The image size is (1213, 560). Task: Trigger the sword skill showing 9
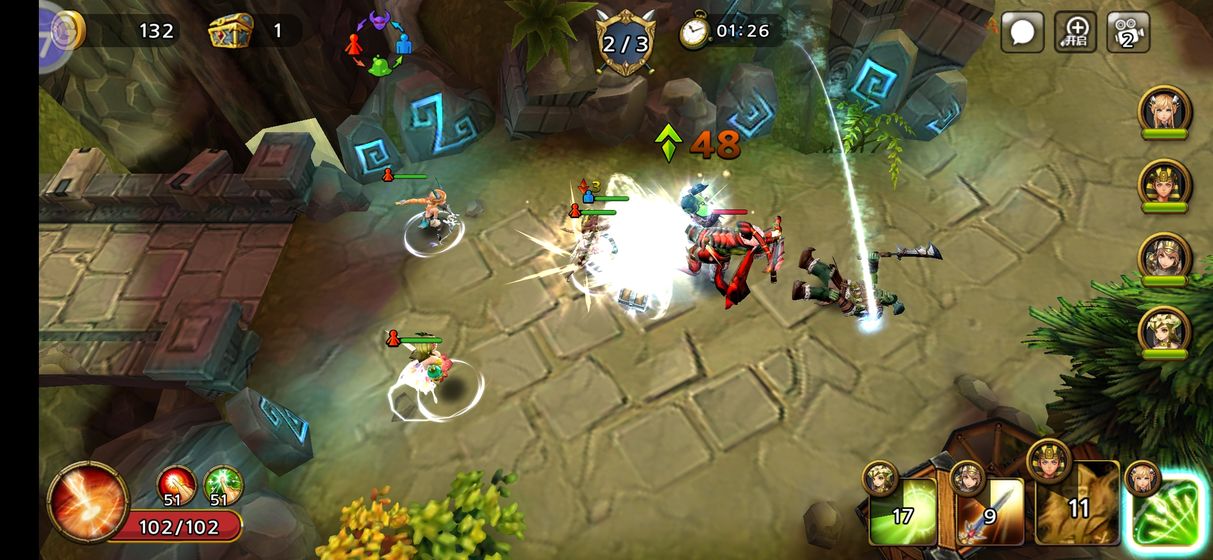pyautogui.click(x=990, y=511)
